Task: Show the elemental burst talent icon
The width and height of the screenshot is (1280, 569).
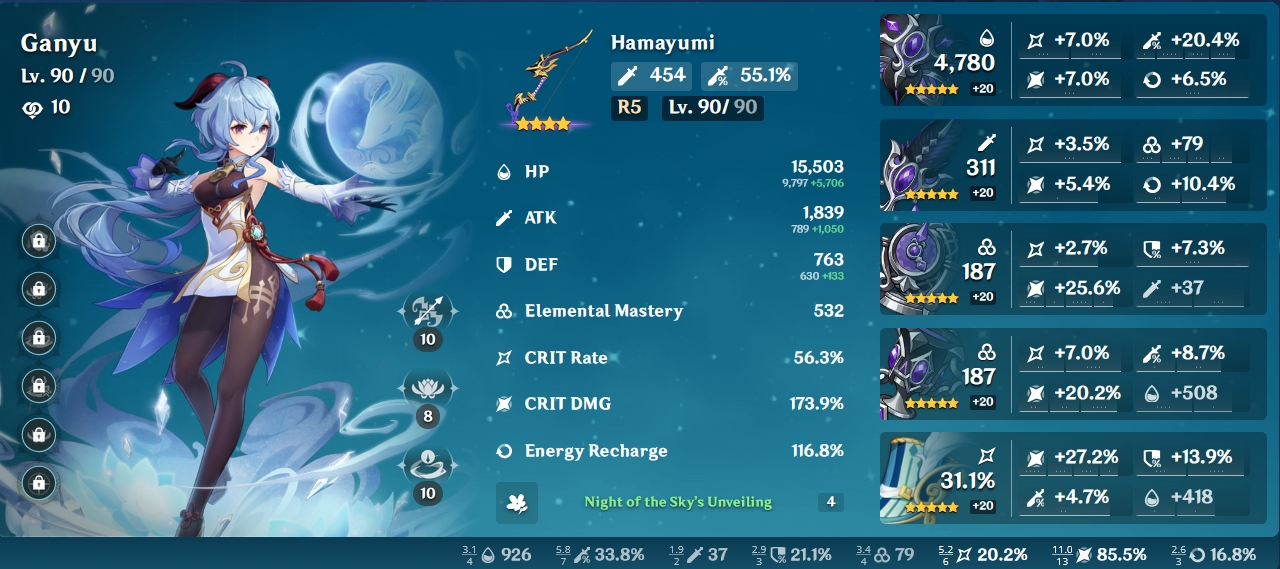Action: [428, 464]
